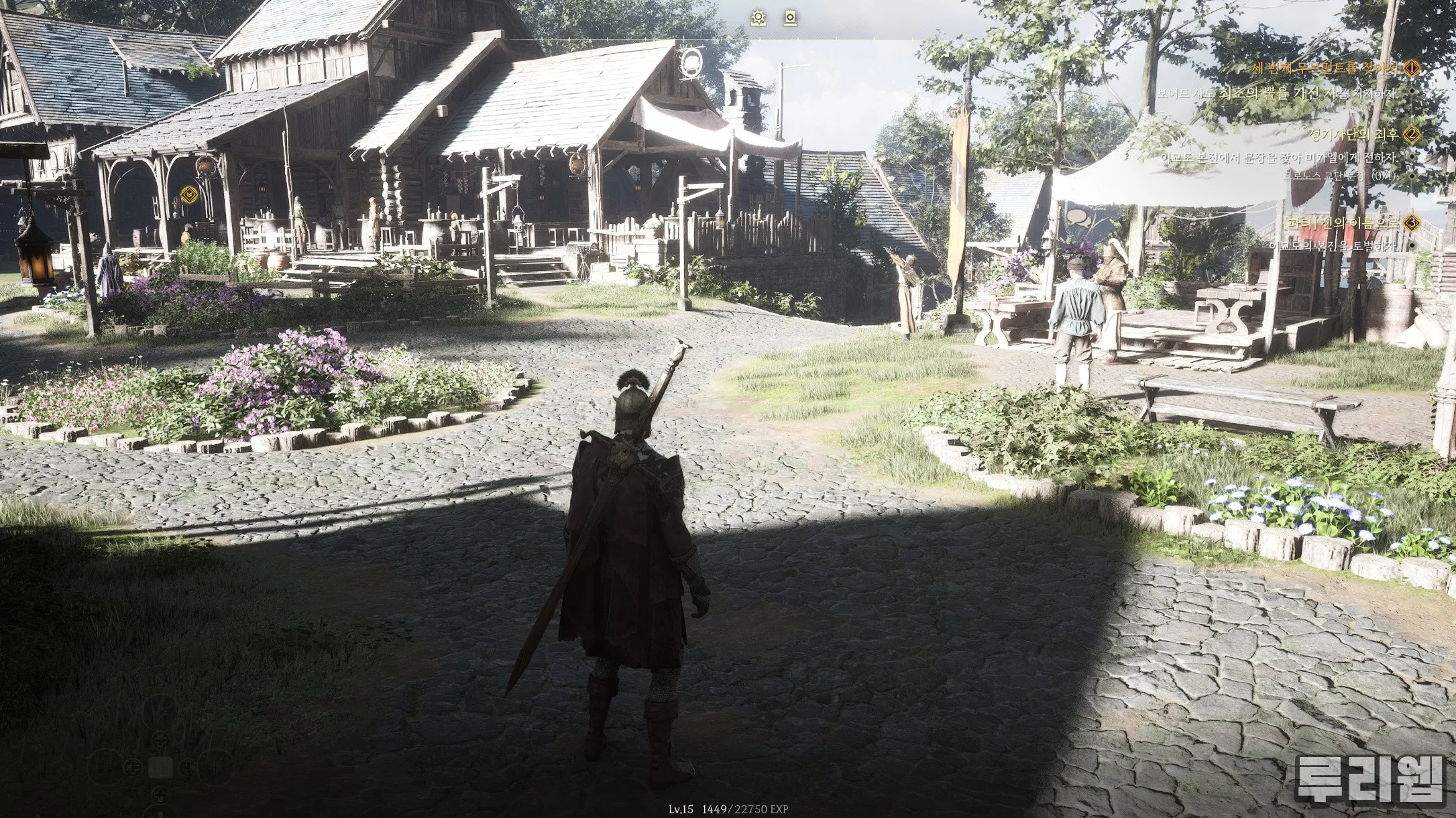1456x818 pixels.
Task: Click the sun-shaped compass marker icon
Action: coord(759,18)
